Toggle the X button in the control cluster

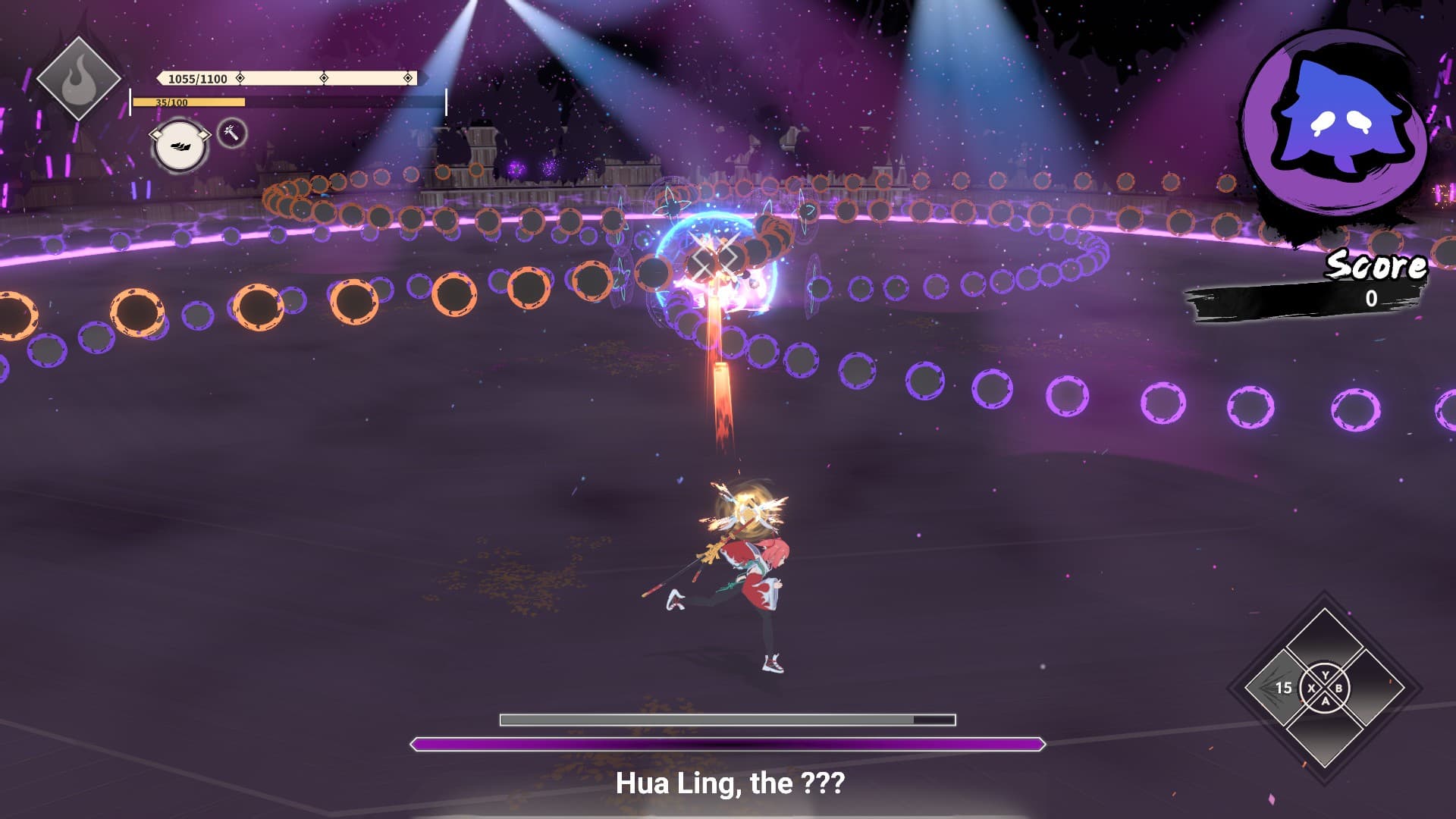pos(1312,688)
